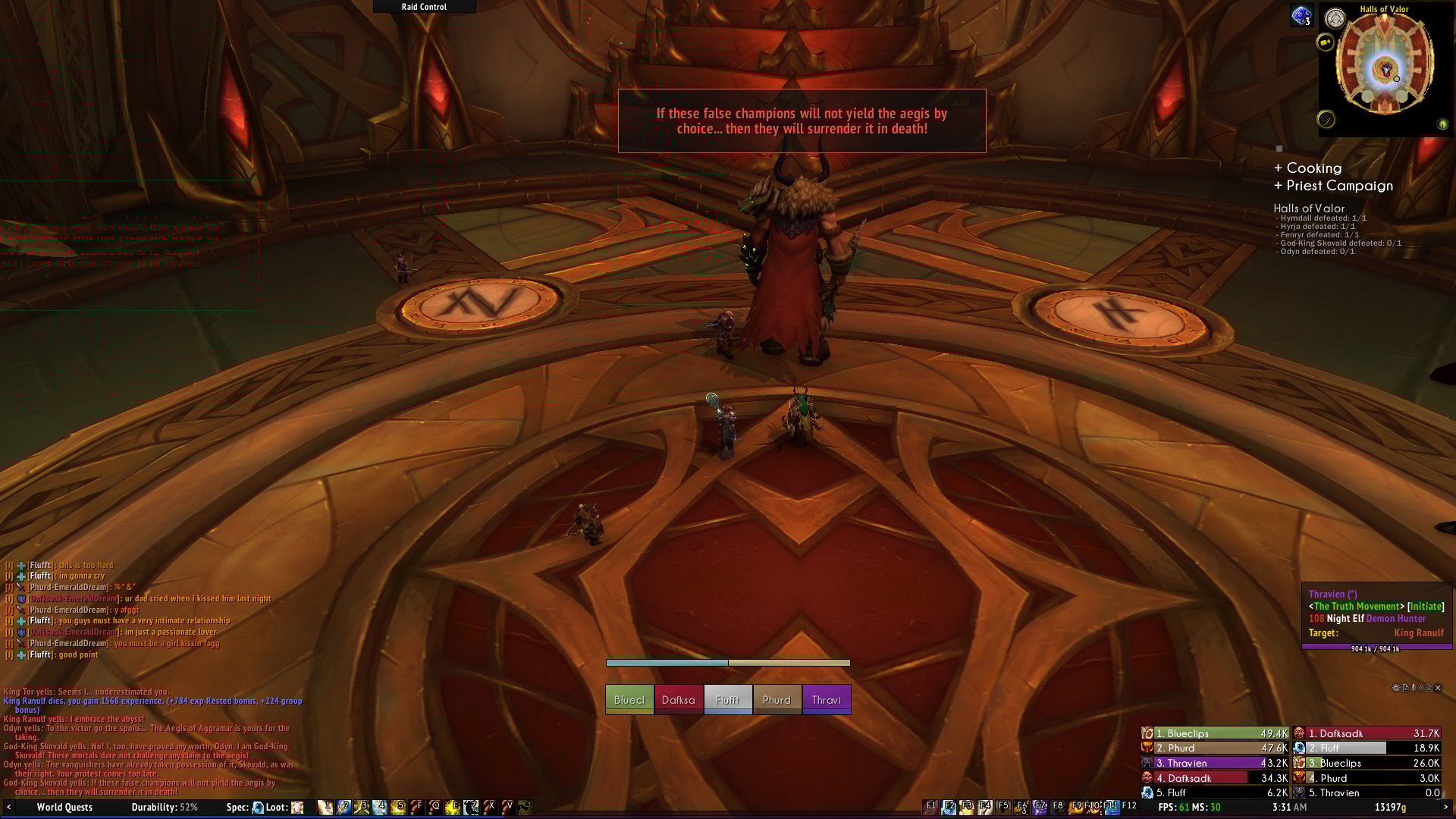
Task: Select the Bluecl party frame
Action: pyautogui.click(x=629, y=700)
